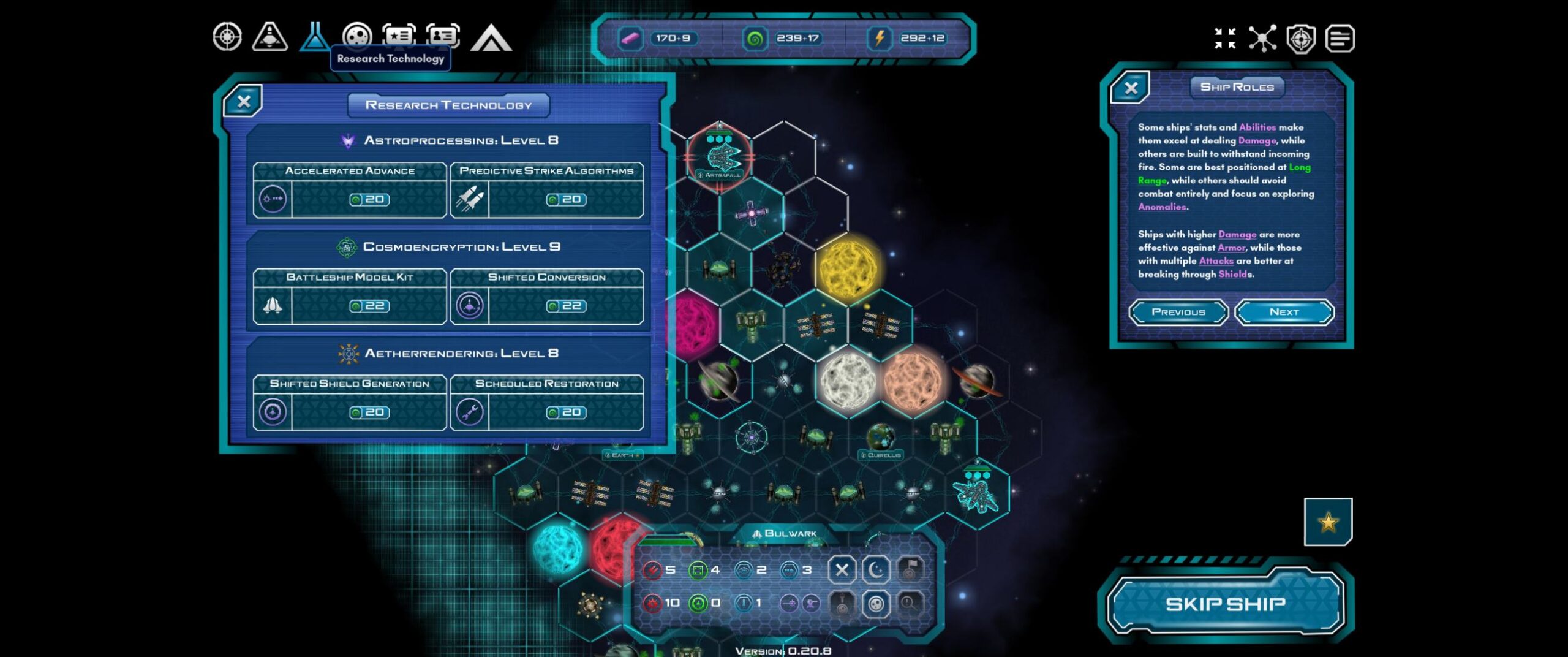
Task: Click the Bulwark crescent moon sleep button
Action: pyautogui.click(x=876, y=570)
